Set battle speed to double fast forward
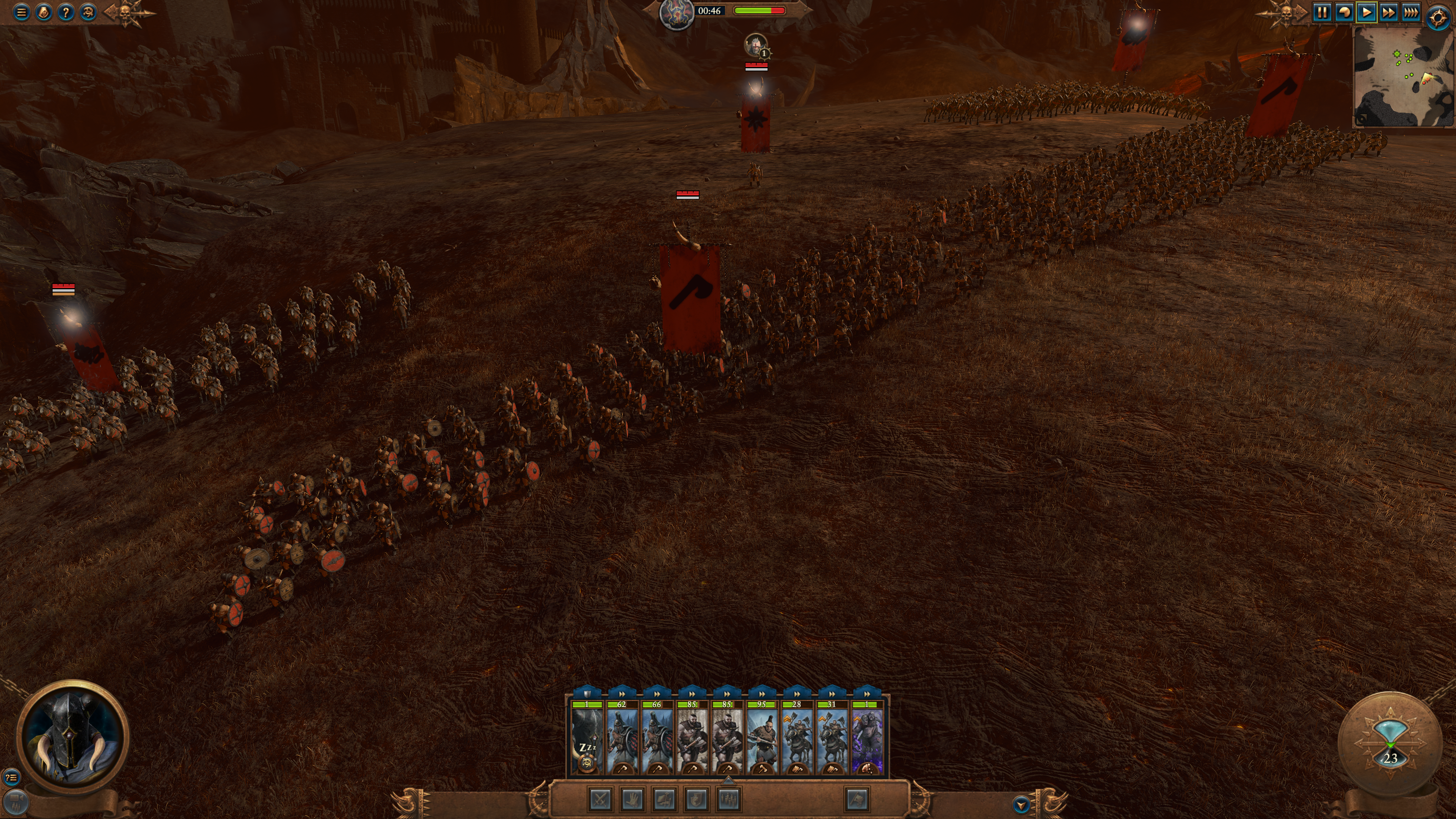1456x819 pixels. [x=1388, y=12]
